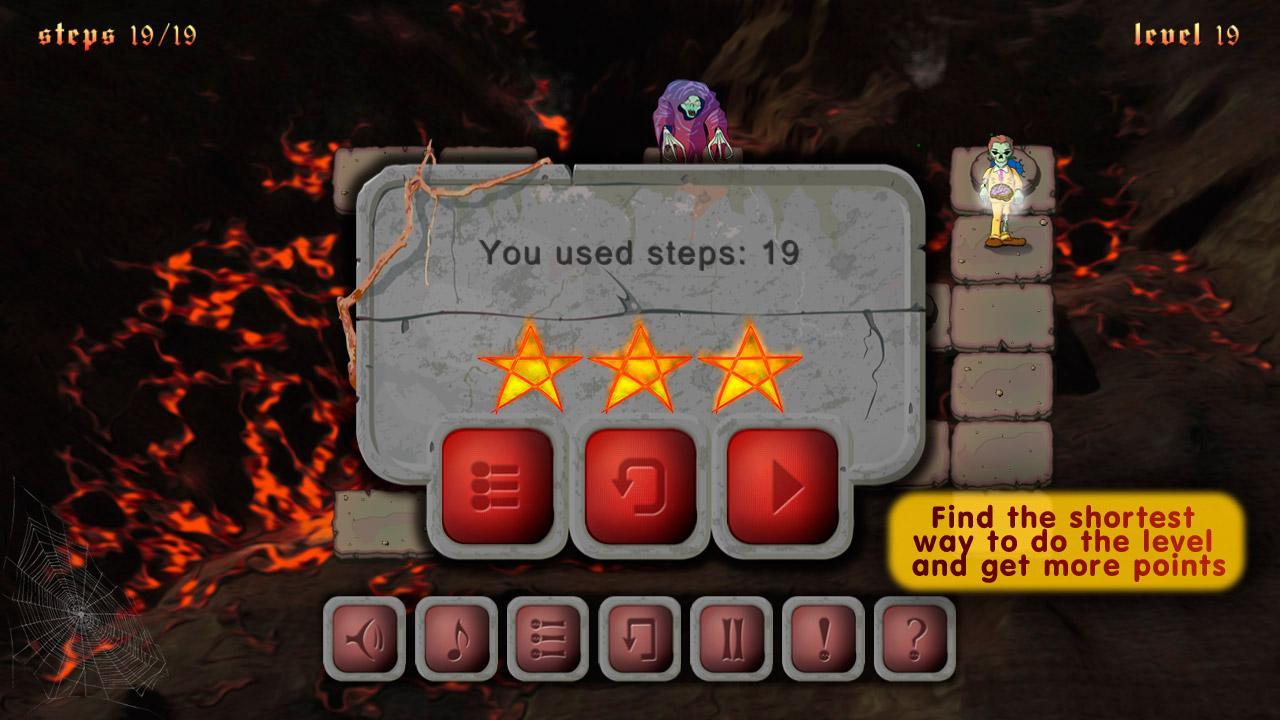
Task: Open level list from the red results button
Action: tap(497, 487)
